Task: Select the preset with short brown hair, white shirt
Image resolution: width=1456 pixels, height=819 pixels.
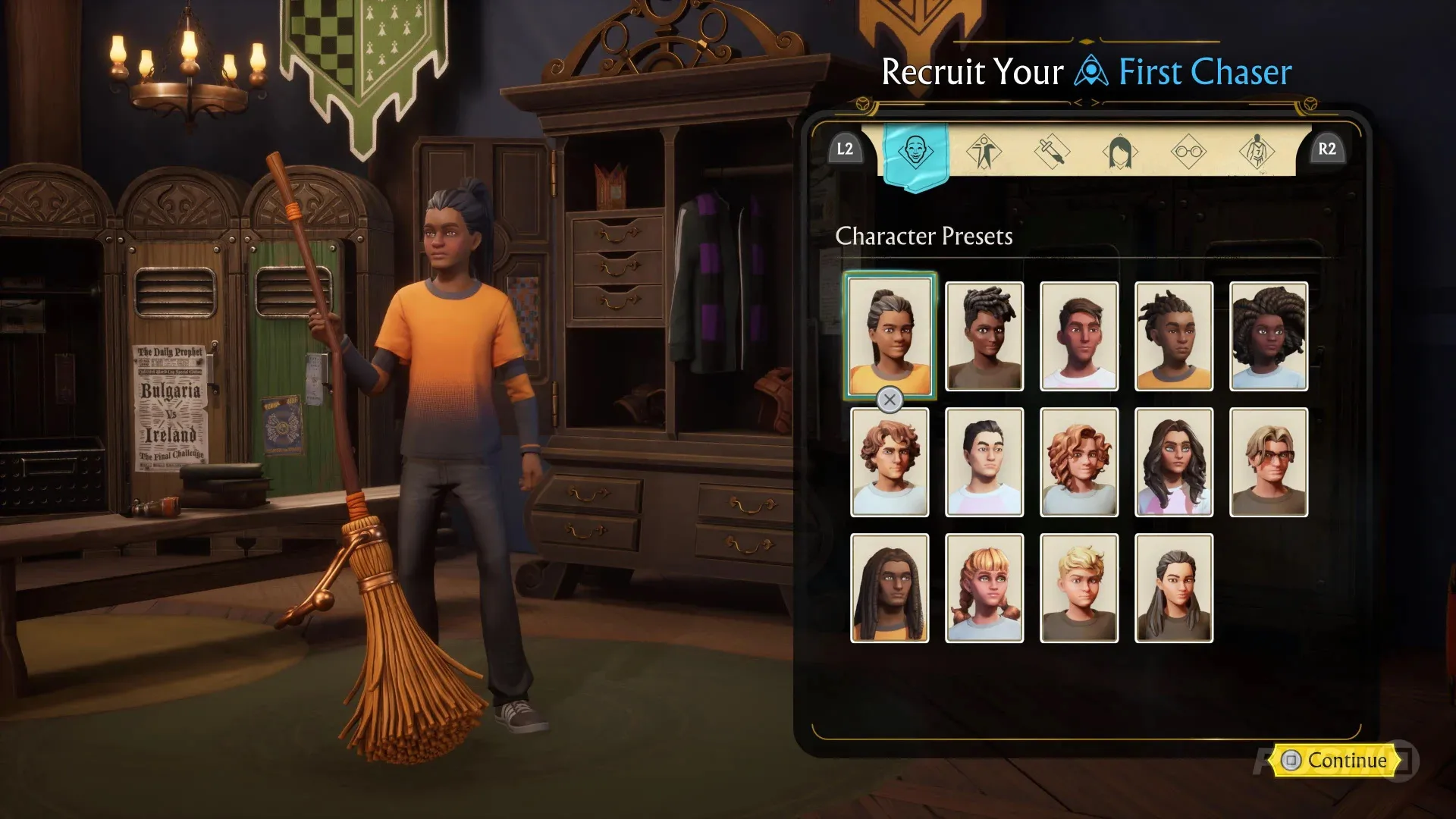Action: click(x=1079, y=337)
